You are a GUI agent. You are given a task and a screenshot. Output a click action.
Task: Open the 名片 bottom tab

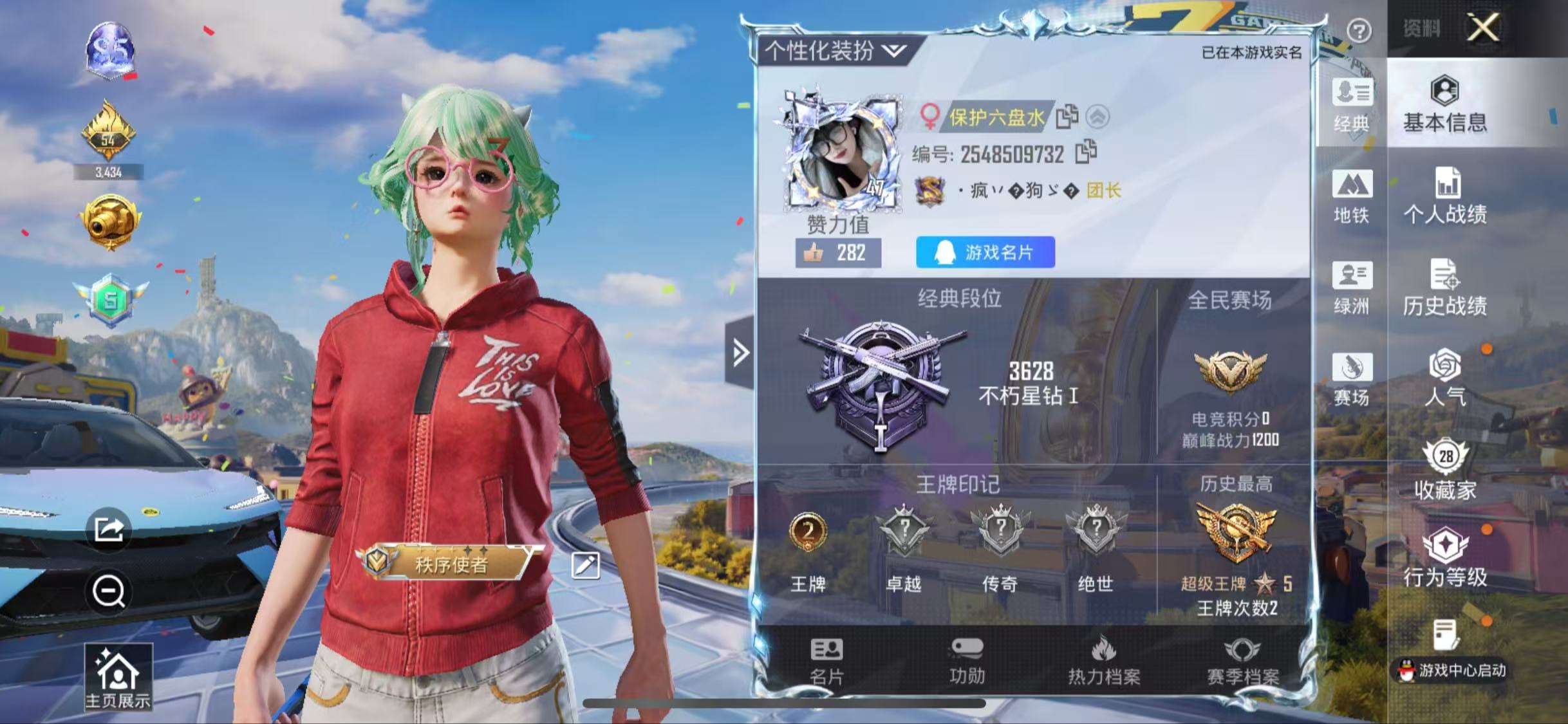[x=826, y=662]
